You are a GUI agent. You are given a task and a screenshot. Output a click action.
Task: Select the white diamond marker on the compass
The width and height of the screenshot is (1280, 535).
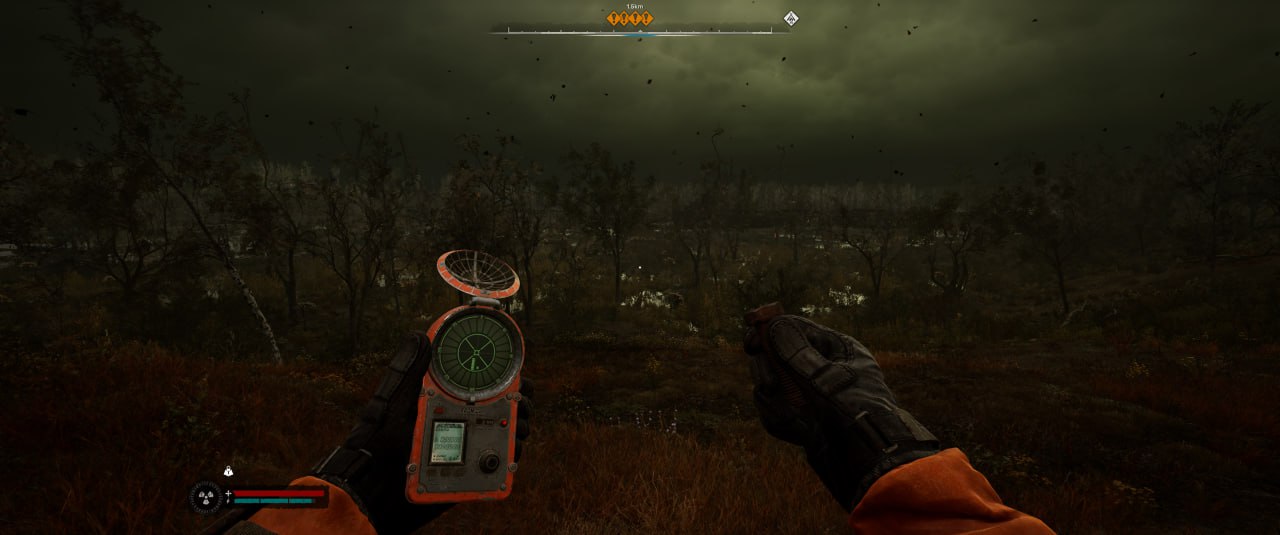790,18
